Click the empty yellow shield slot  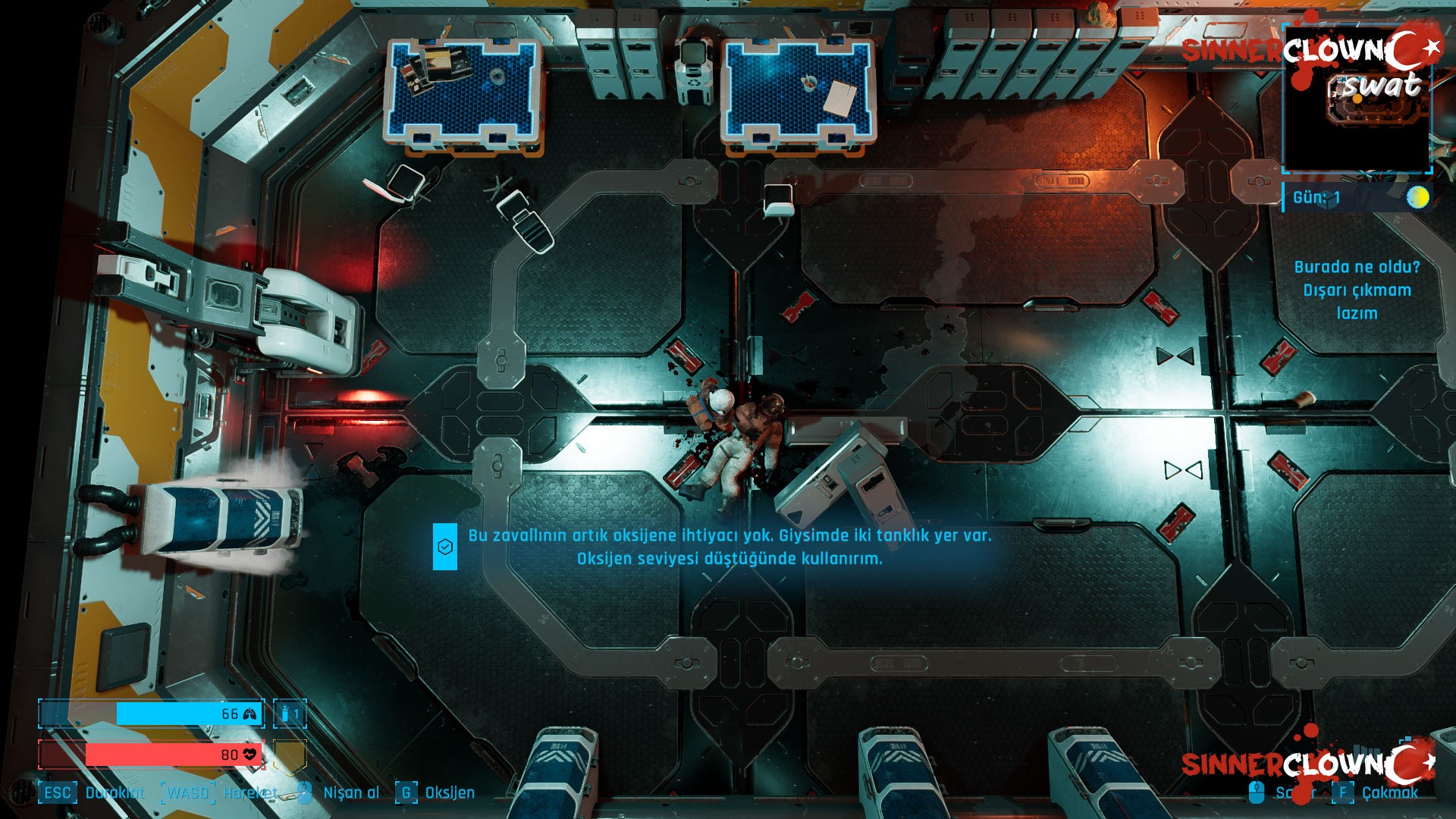coord(290,755)
